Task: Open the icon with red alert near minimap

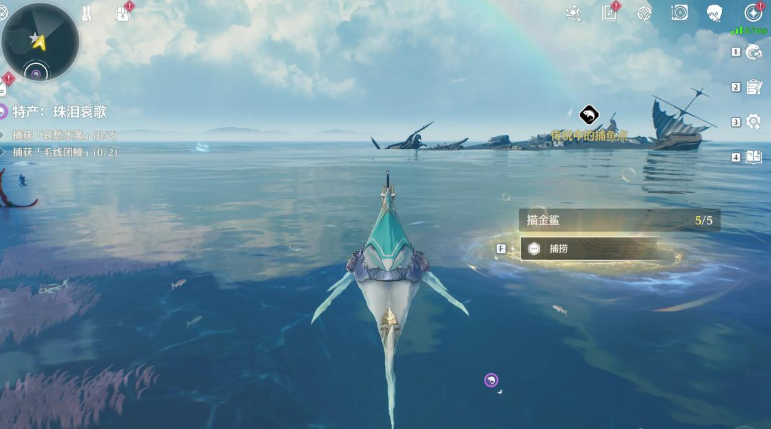Action: click(123, 13)
